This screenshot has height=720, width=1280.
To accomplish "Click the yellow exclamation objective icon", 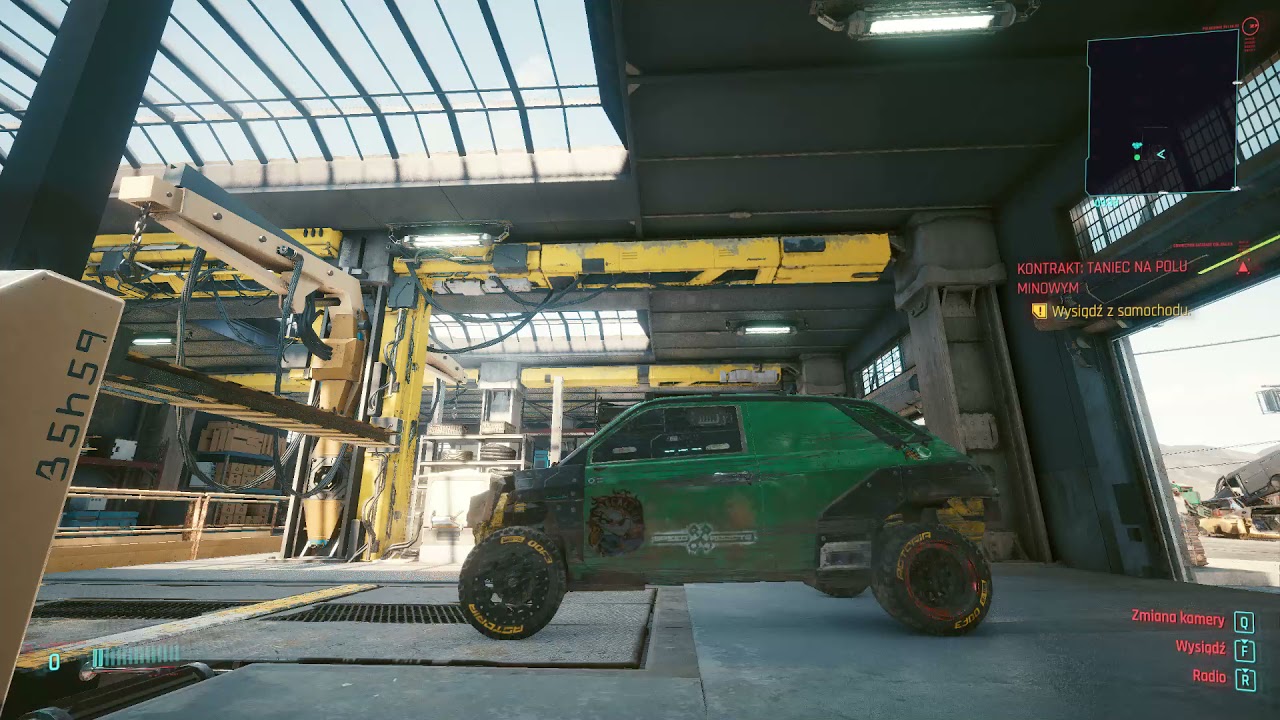I will (x=1039, y=311).
